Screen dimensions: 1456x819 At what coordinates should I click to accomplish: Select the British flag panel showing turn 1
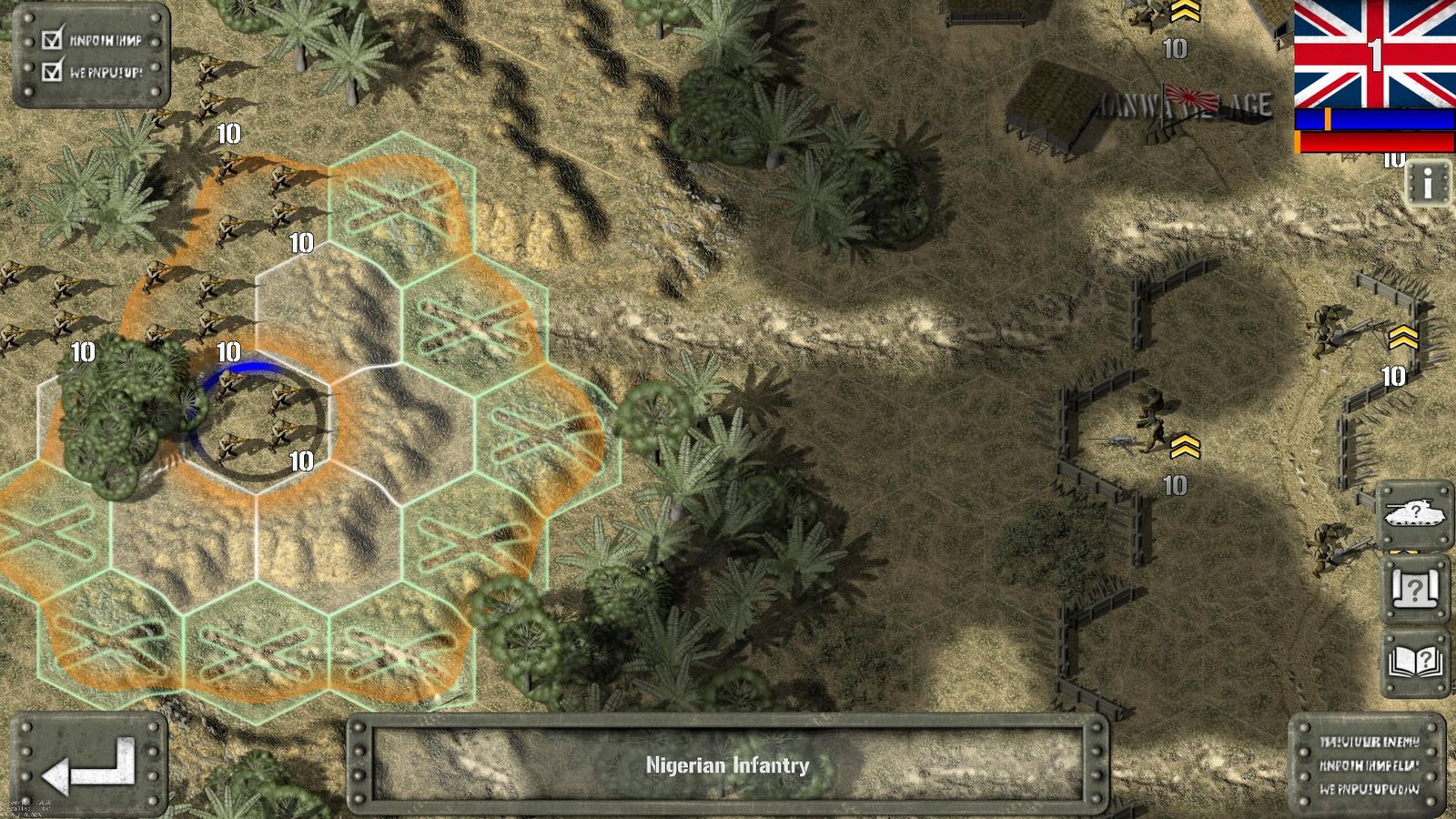(x=1374, y=55)
